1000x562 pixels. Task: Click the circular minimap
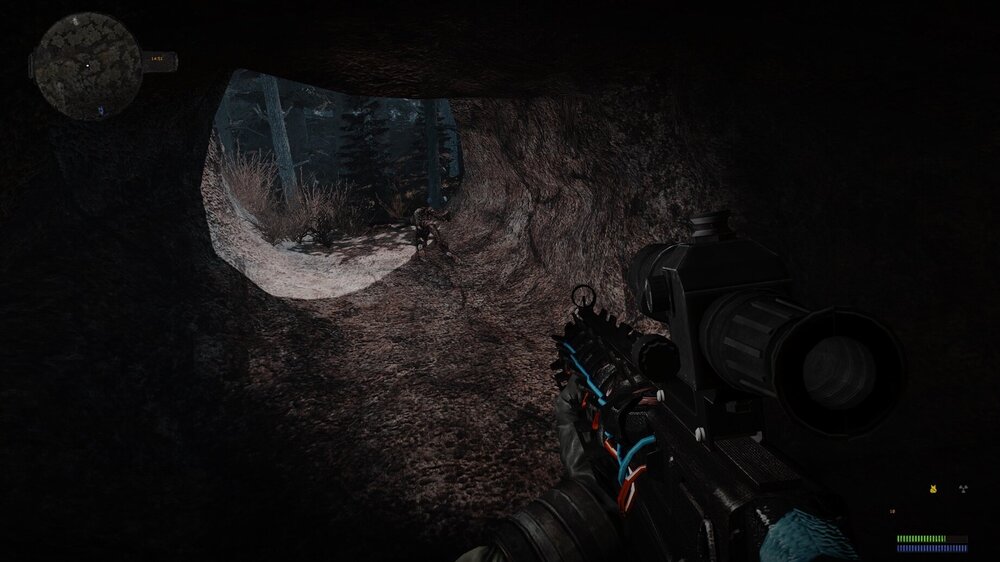[x=86, y=63]
